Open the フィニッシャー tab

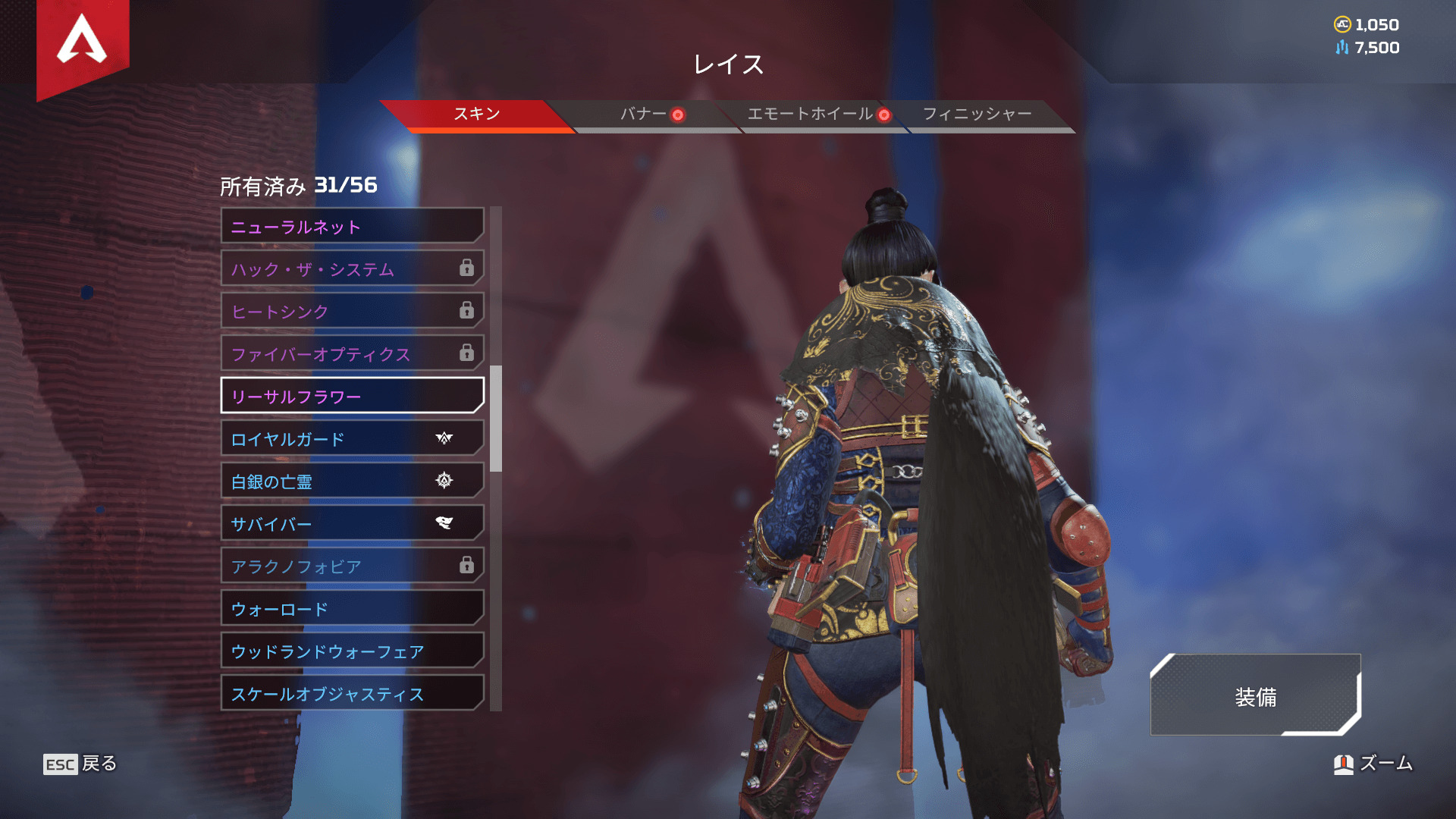pos(977,115)
